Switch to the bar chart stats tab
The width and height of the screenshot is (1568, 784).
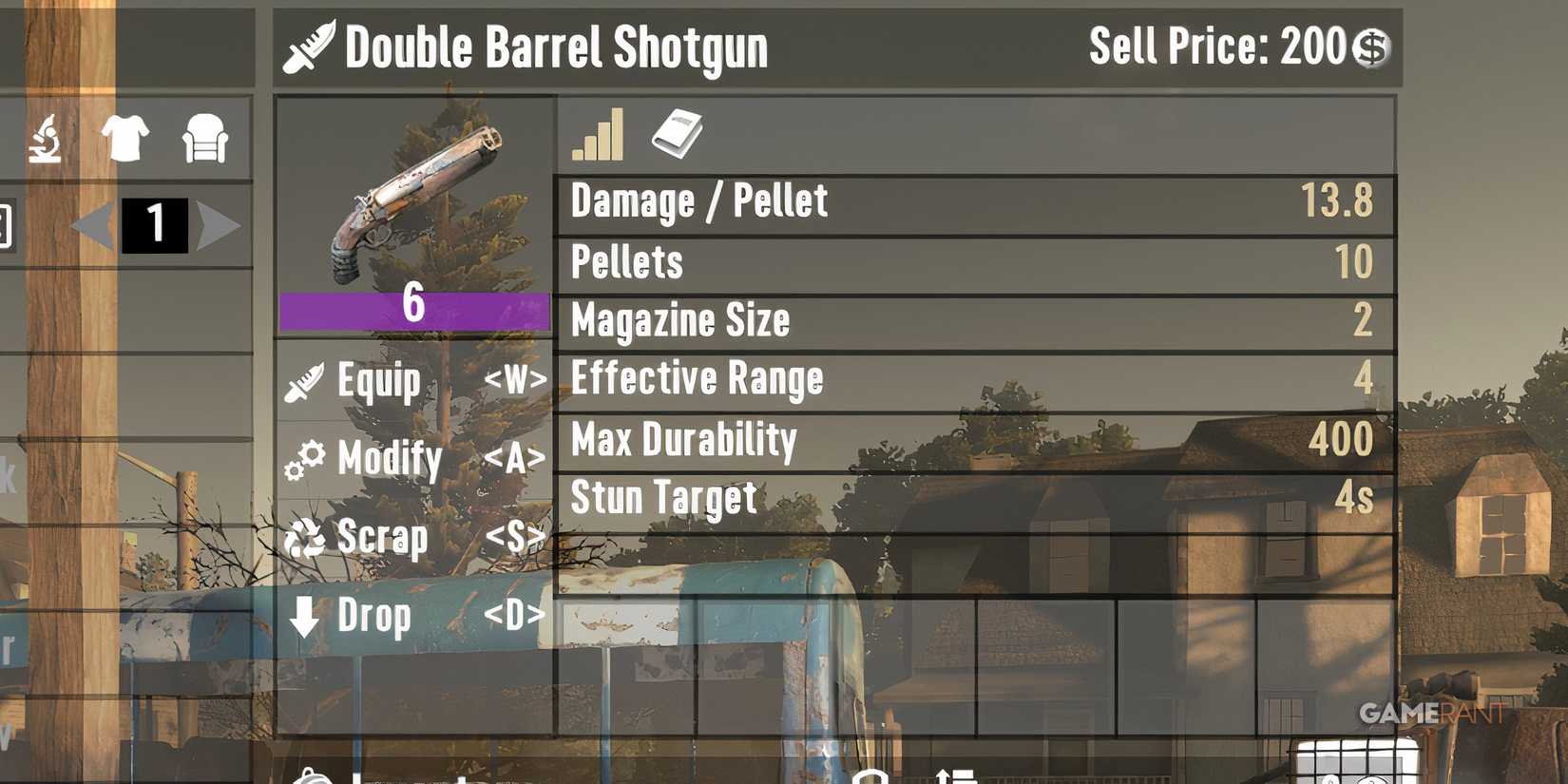(599, 133)
